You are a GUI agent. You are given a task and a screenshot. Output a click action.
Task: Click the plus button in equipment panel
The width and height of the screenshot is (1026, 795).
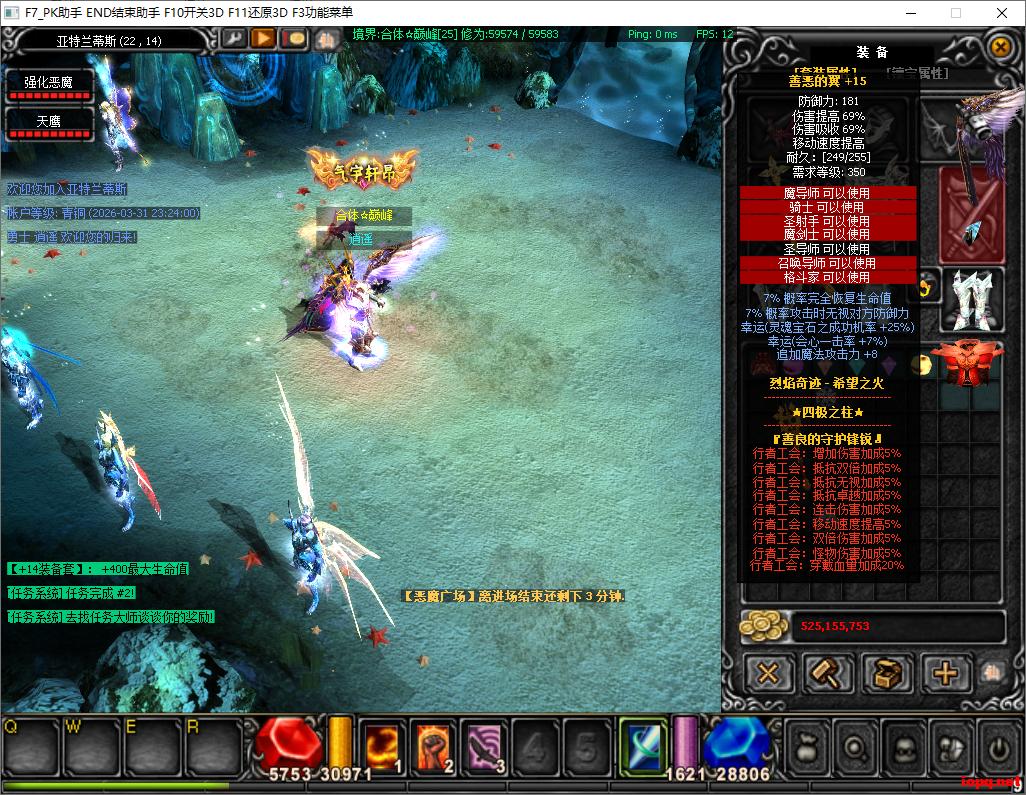[x=945, y=673]
